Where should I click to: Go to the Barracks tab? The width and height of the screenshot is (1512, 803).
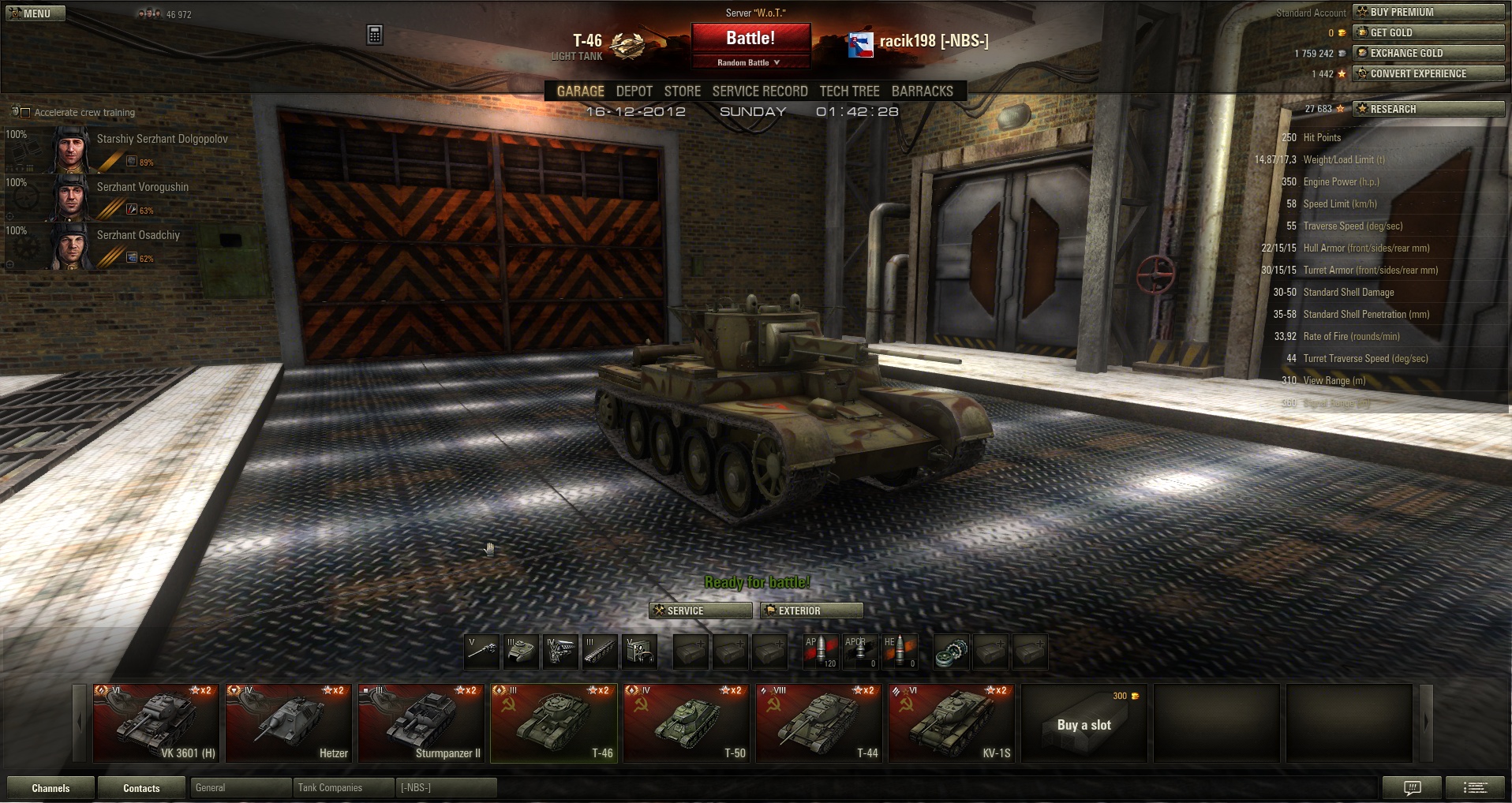(x=922, y=92)
